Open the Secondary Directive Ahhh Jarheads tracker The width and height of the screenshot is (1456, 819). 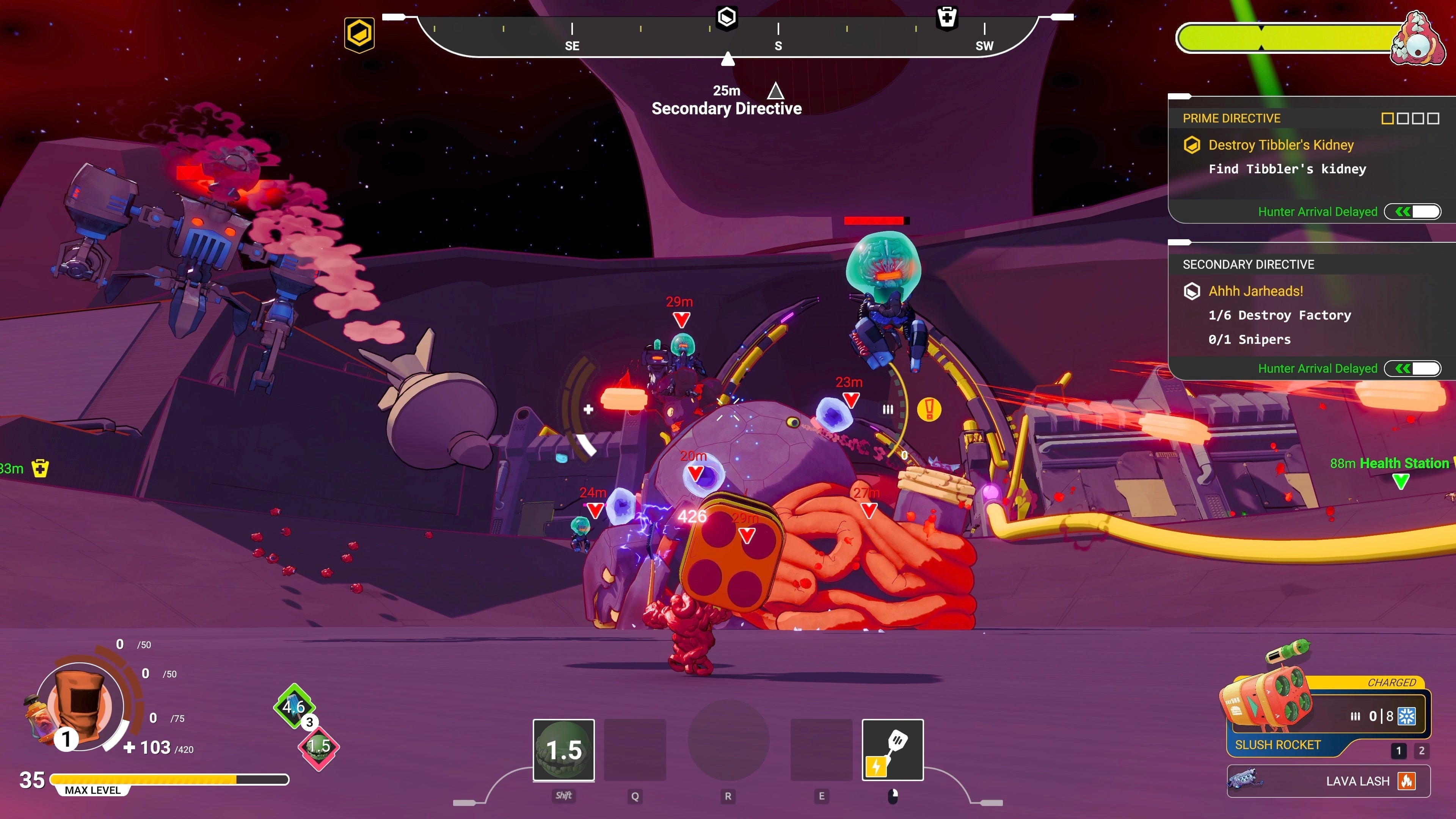(x=1311, y=311)
